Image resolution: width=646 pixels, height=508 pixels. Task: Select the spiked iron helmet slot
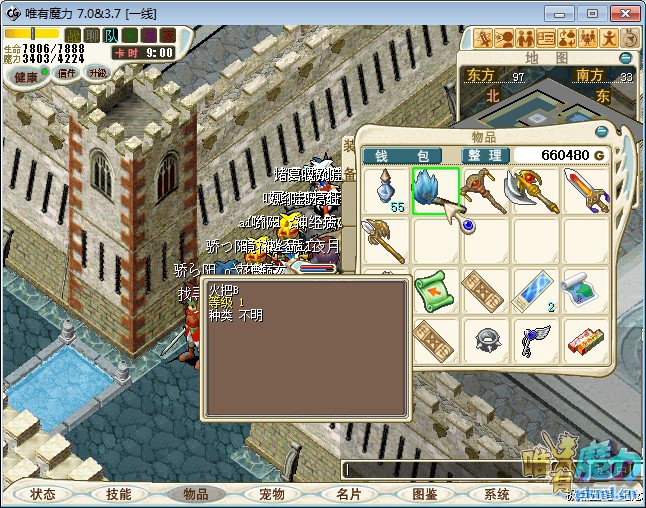[485, 340]
